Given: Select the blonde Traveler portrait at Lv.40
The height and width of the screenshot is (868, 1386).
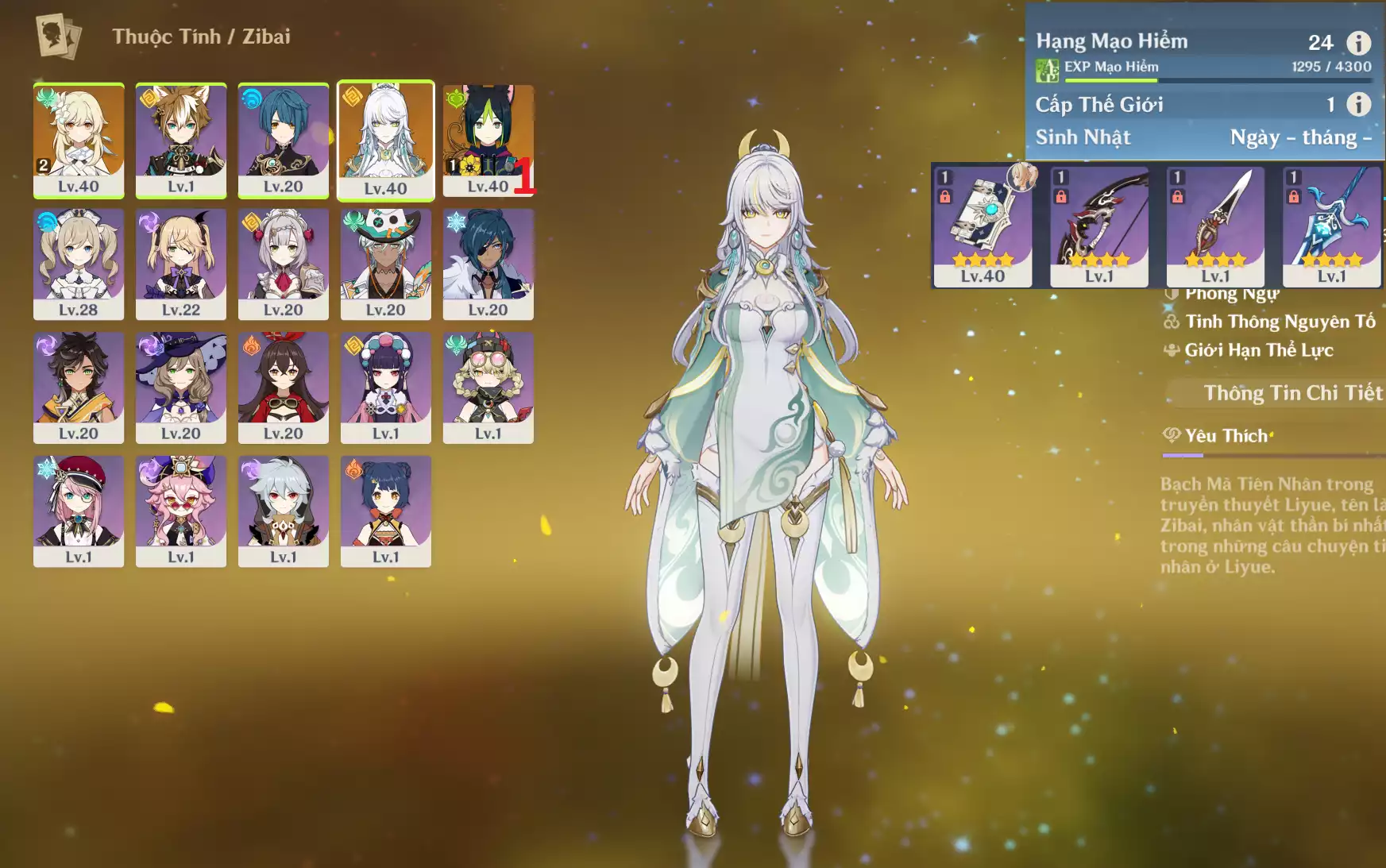Looking at the screenshot, I should tap(79, 140).
